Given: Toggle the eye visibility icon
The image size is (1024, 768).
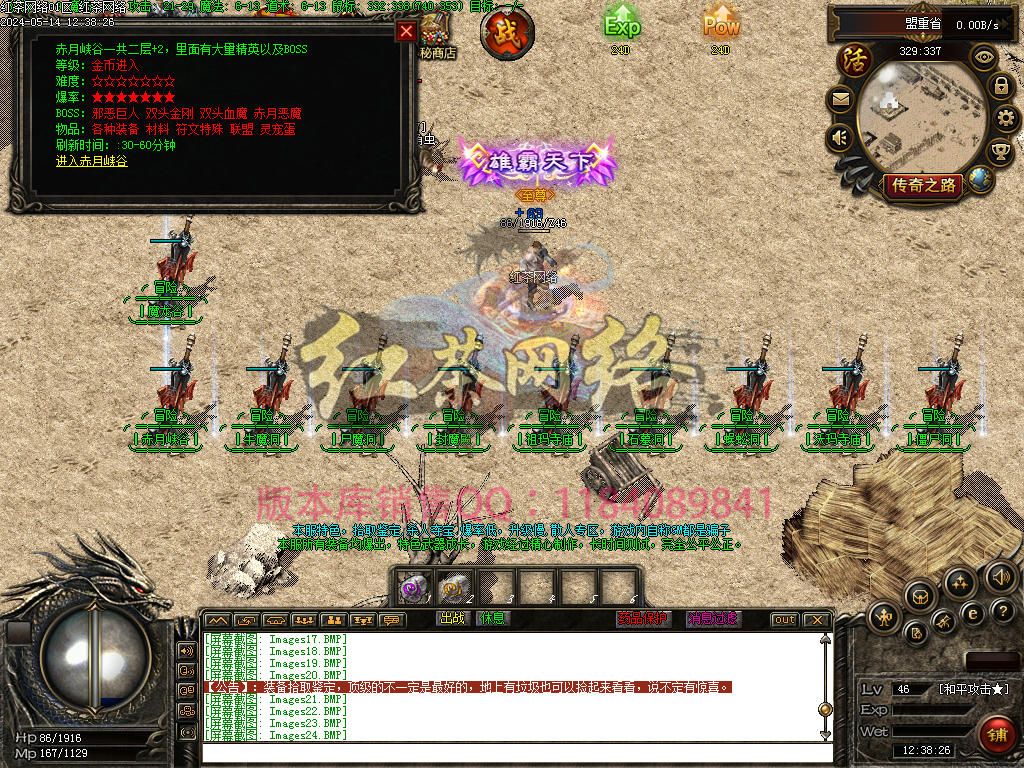Looking at the screenshot, I should [985, 58].
